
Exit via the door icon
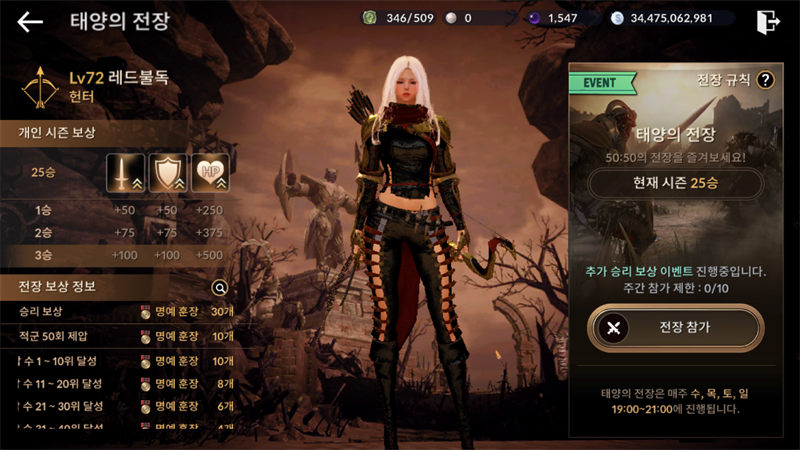[767, 21]
